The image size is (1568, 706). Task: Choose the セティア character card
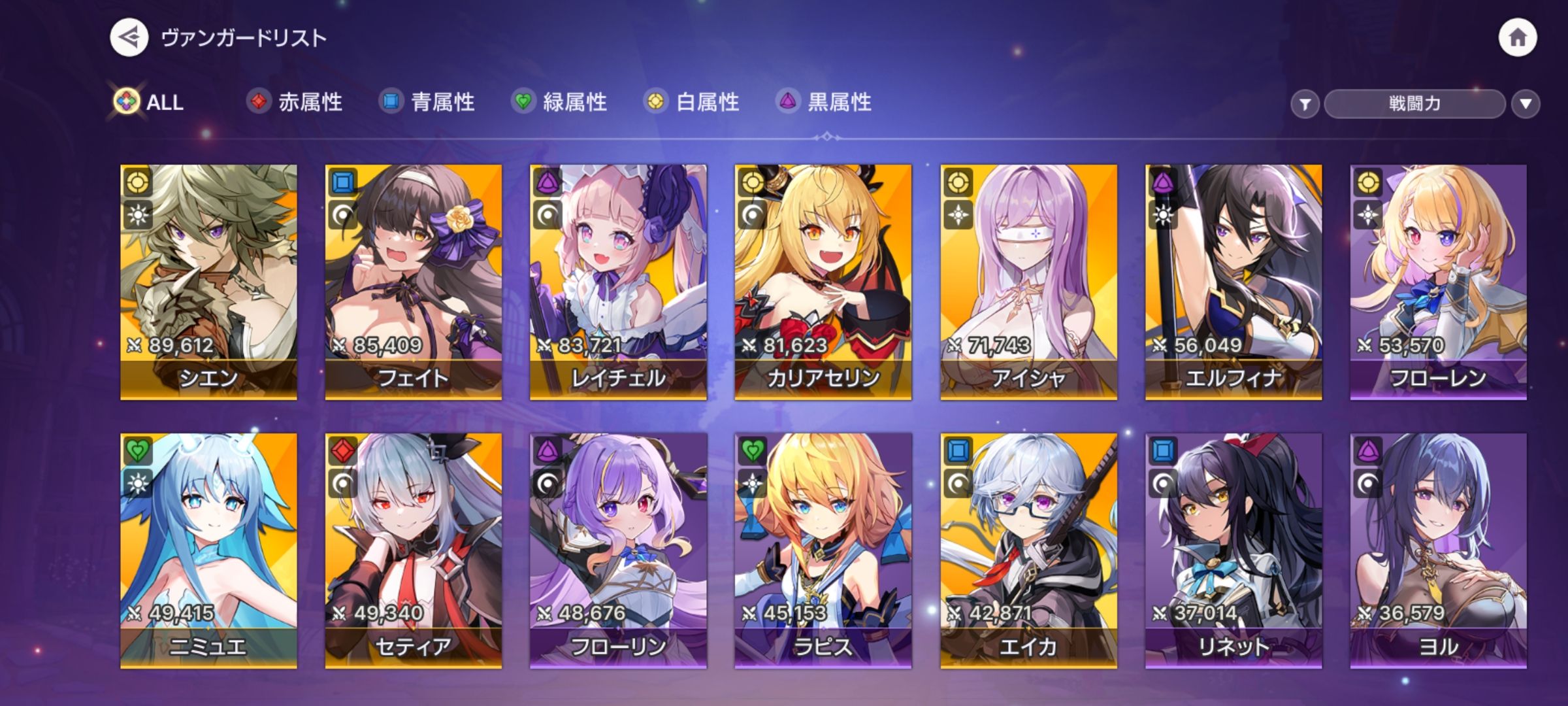coord(414,550)
